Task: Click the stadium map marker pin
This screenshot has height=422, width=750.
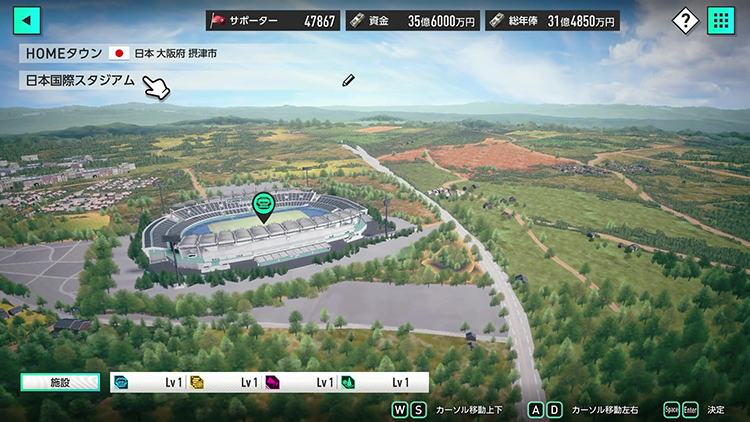Action: (263, 205)
